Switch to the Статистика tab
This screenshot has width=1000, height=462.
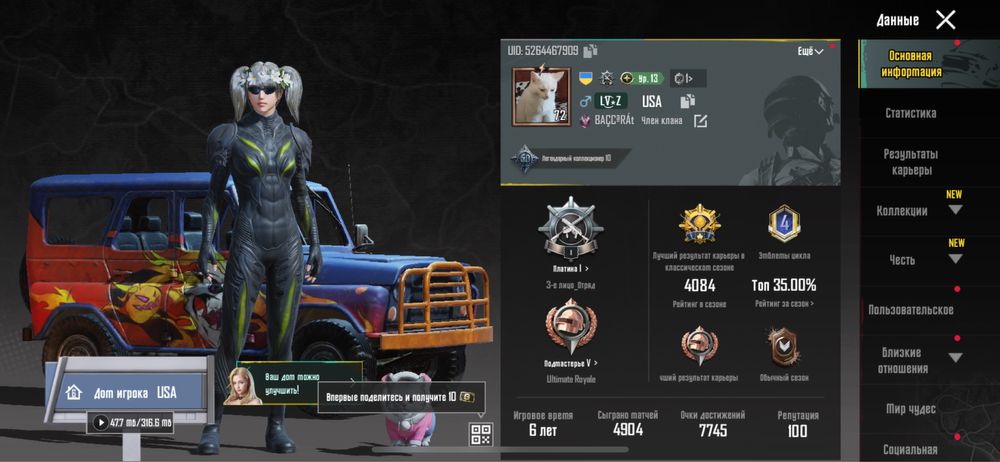click(910, 114)
